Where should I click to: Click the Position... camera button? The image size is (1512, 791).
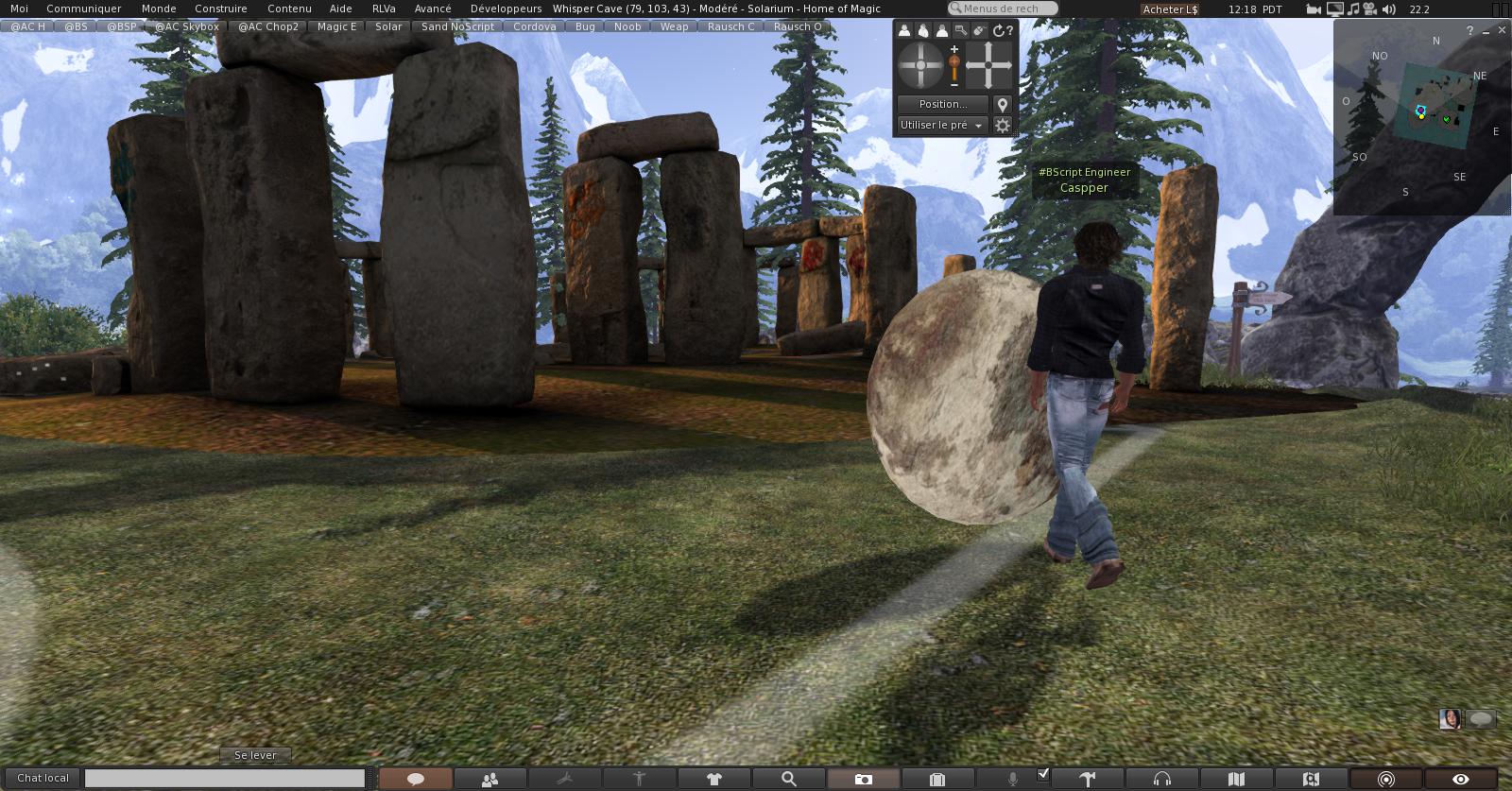pyautogui.click(x=942, y=104)
